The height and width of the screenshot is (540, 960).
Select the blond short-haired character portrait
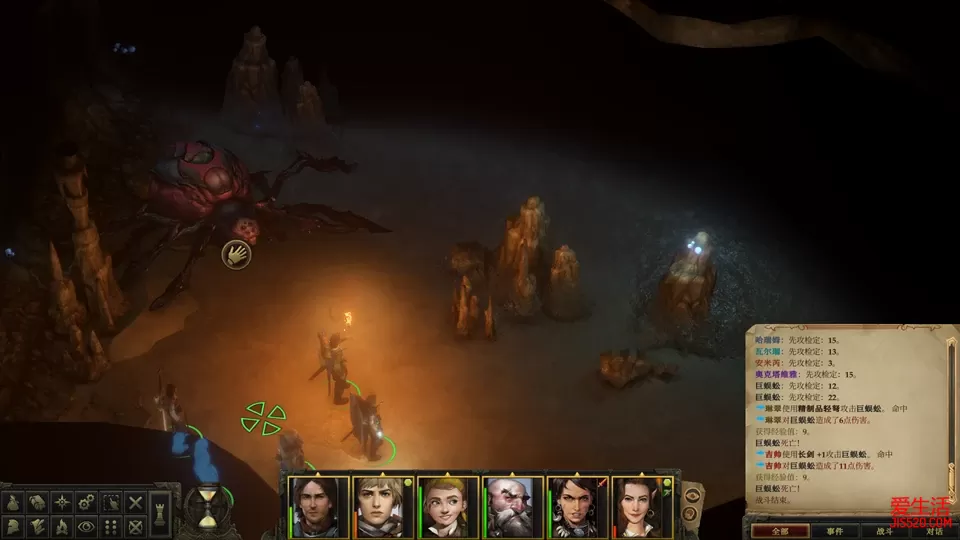(x=384, y=507)
